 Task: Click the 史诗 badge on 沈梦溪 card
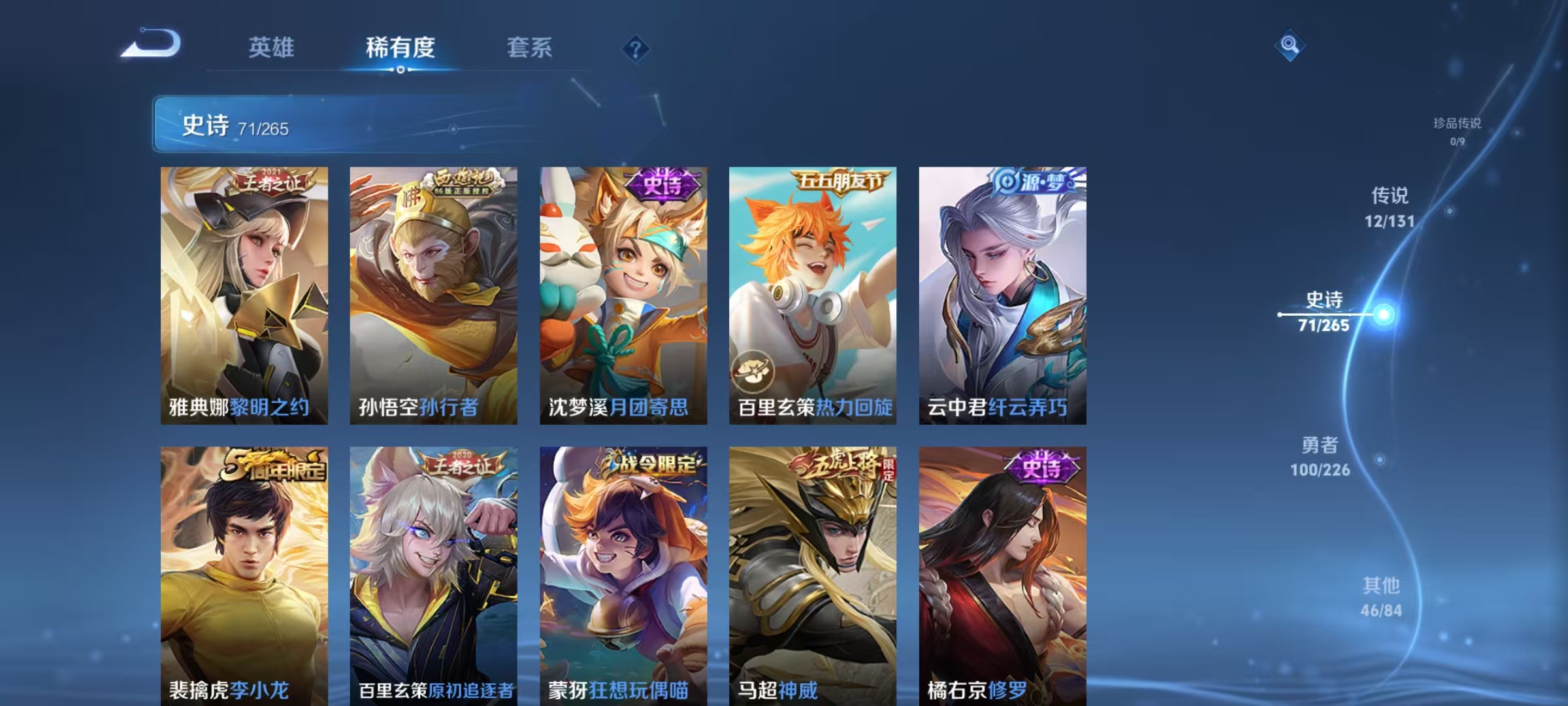661,186
